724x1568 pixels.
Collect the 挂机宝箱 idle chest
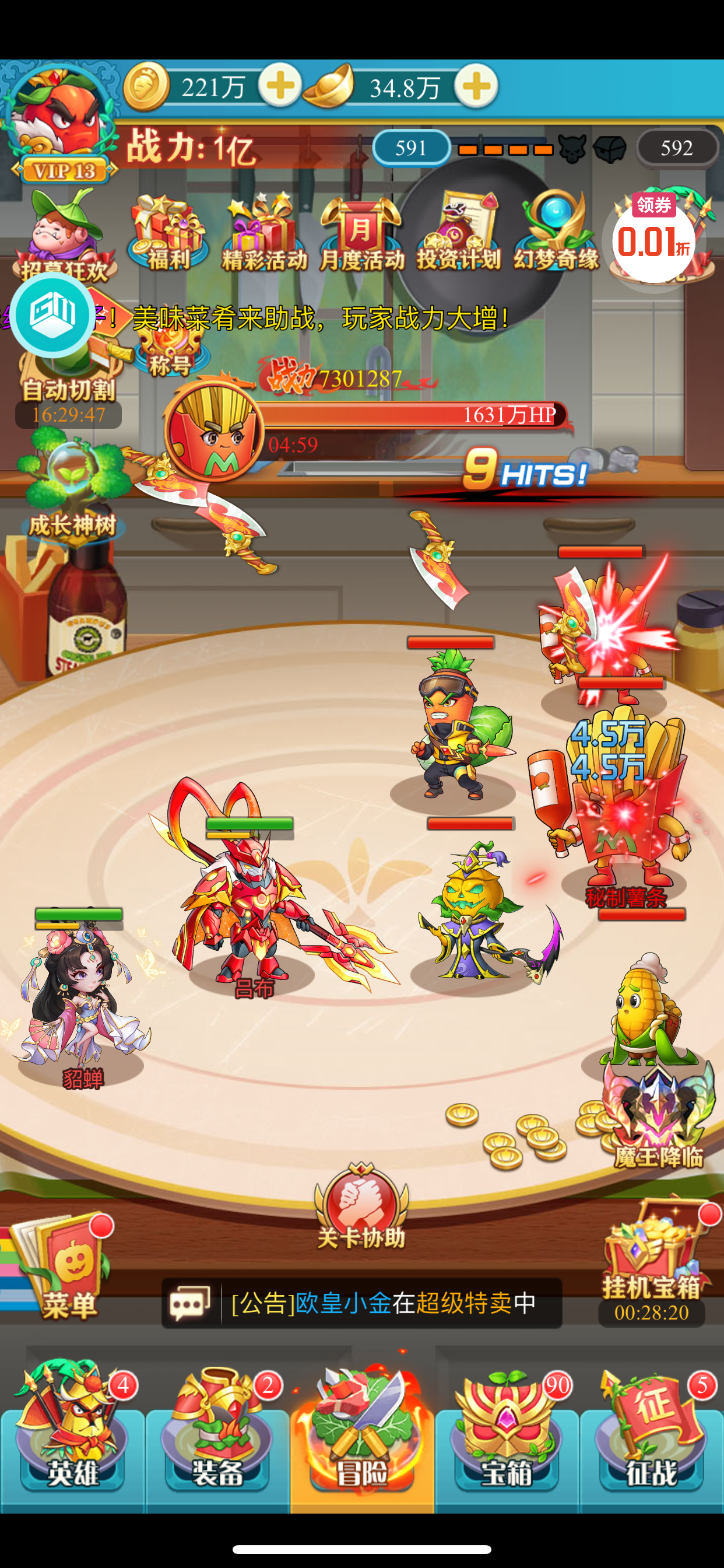tap(652, 1260)
